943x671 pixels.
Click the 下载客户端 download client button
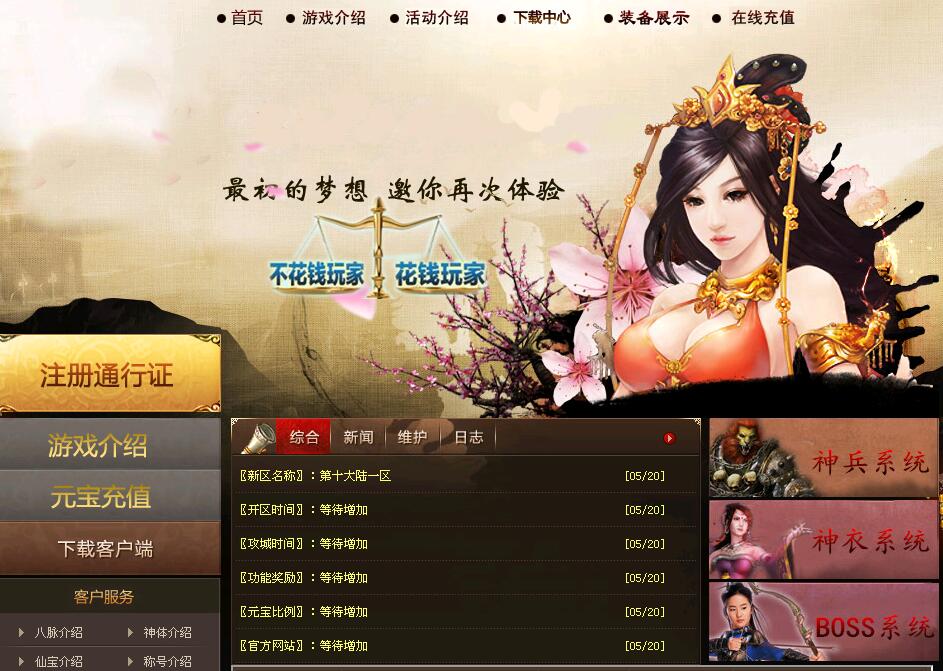tap(105, 549)
